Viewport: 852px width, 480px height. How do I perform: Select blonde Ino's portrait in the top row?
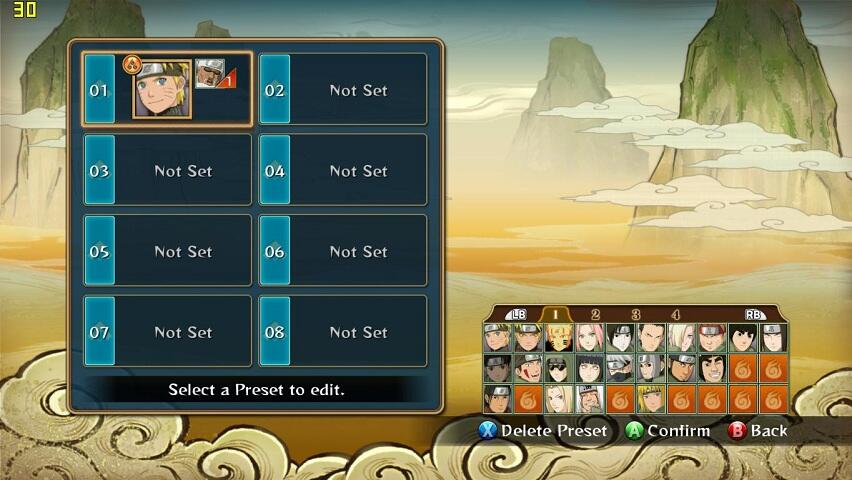tap(682, 338)
